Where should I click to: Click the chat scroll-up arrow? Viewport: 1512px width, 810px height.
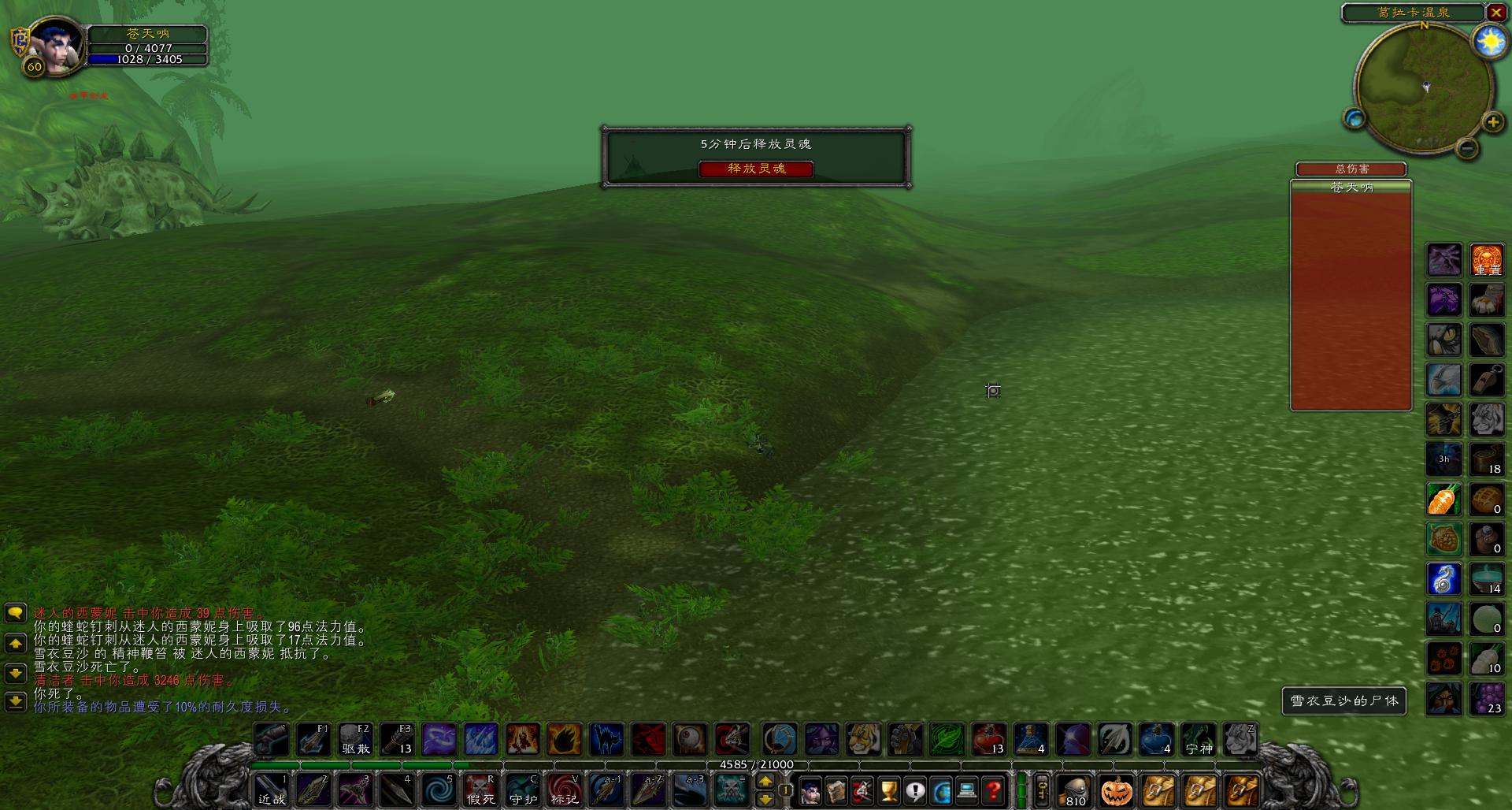[15, 644]
